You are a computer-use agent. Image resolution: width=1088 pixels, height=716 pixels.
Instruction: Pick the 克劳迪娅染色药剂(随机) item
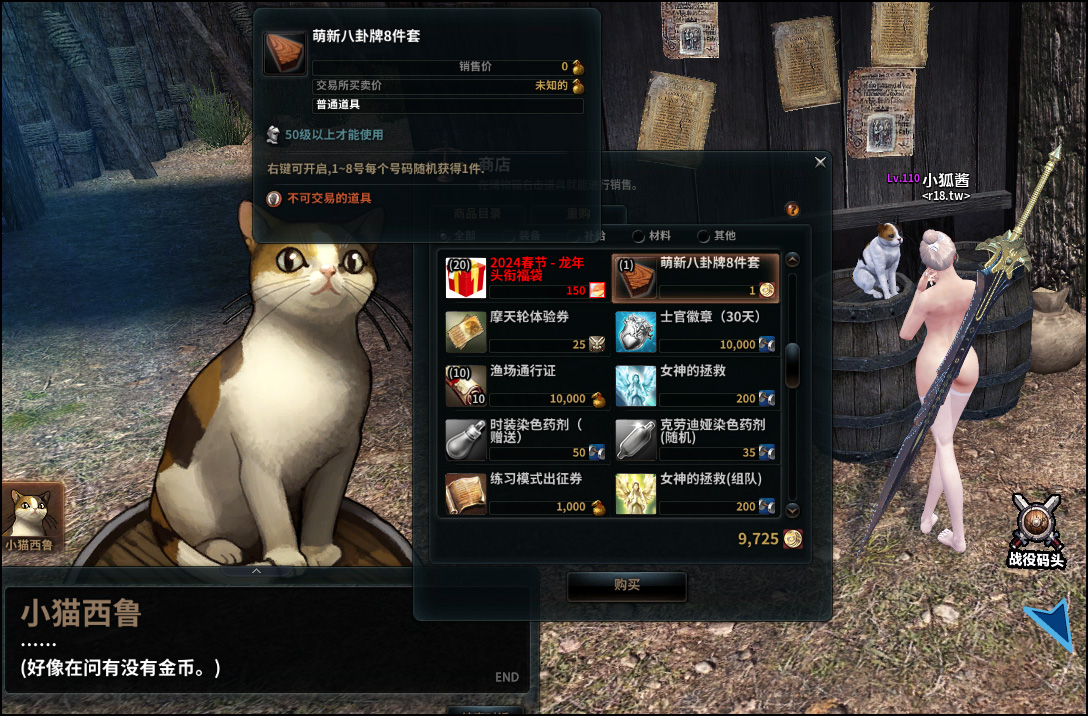pos(696,439)
